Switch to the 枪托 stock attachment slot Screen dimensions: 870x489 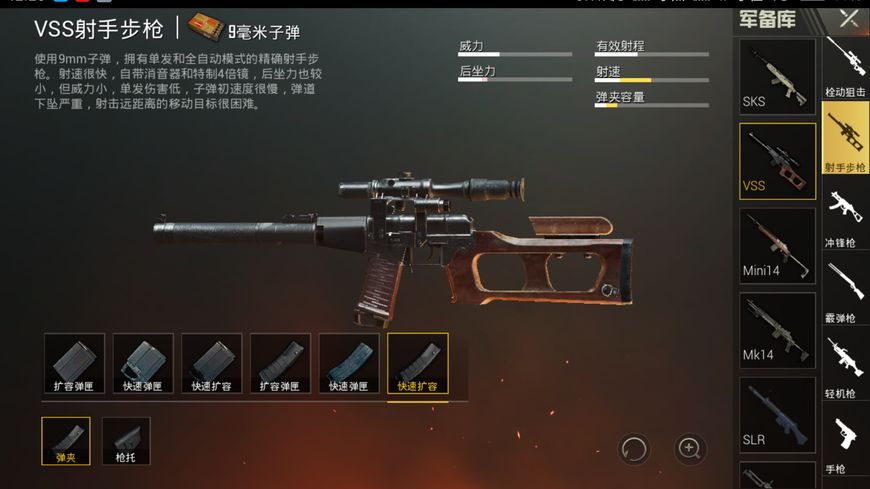tap(126, 441)
